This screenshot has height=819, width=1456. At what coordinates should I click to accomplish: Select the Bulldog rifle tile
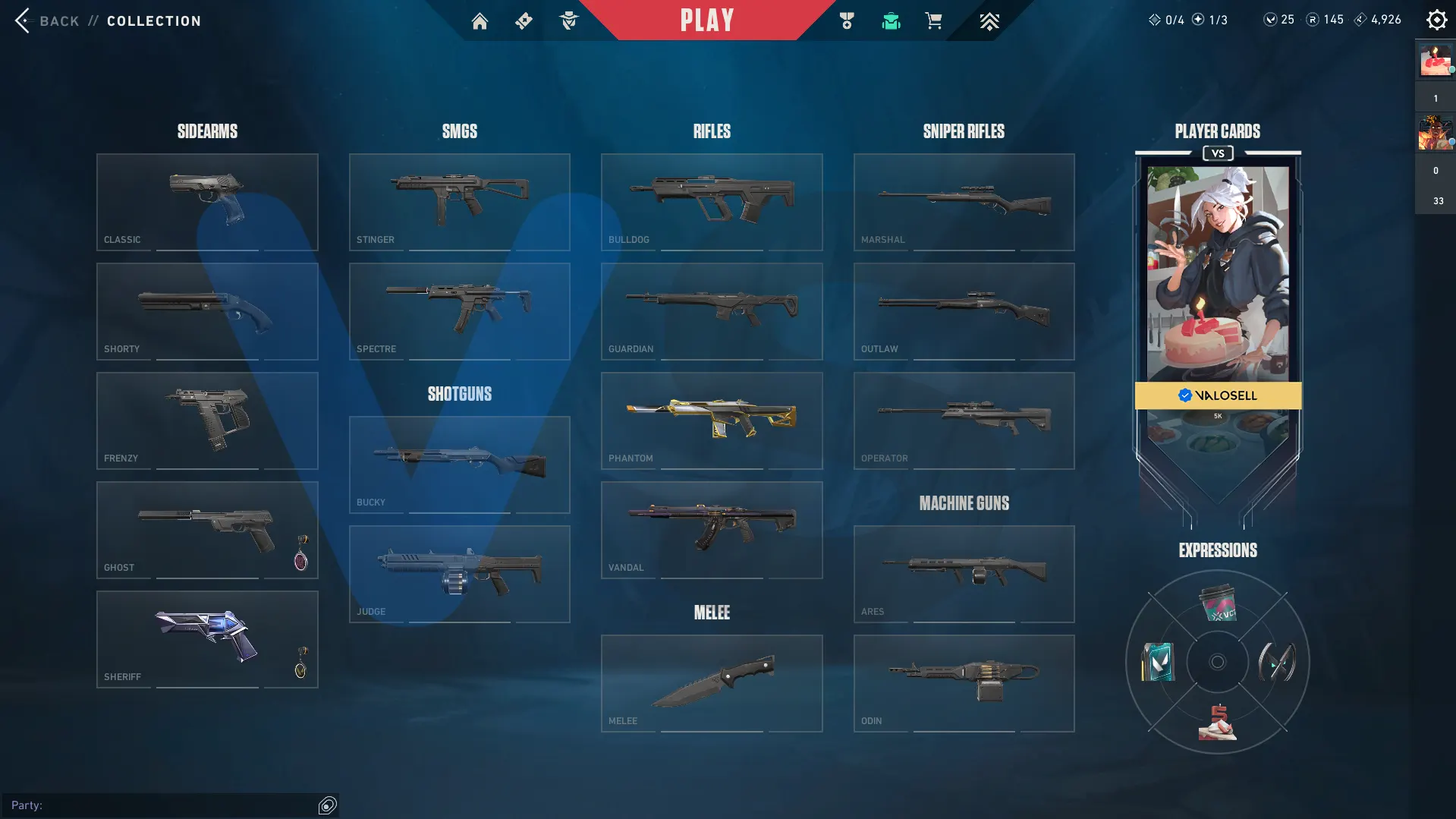712,202
